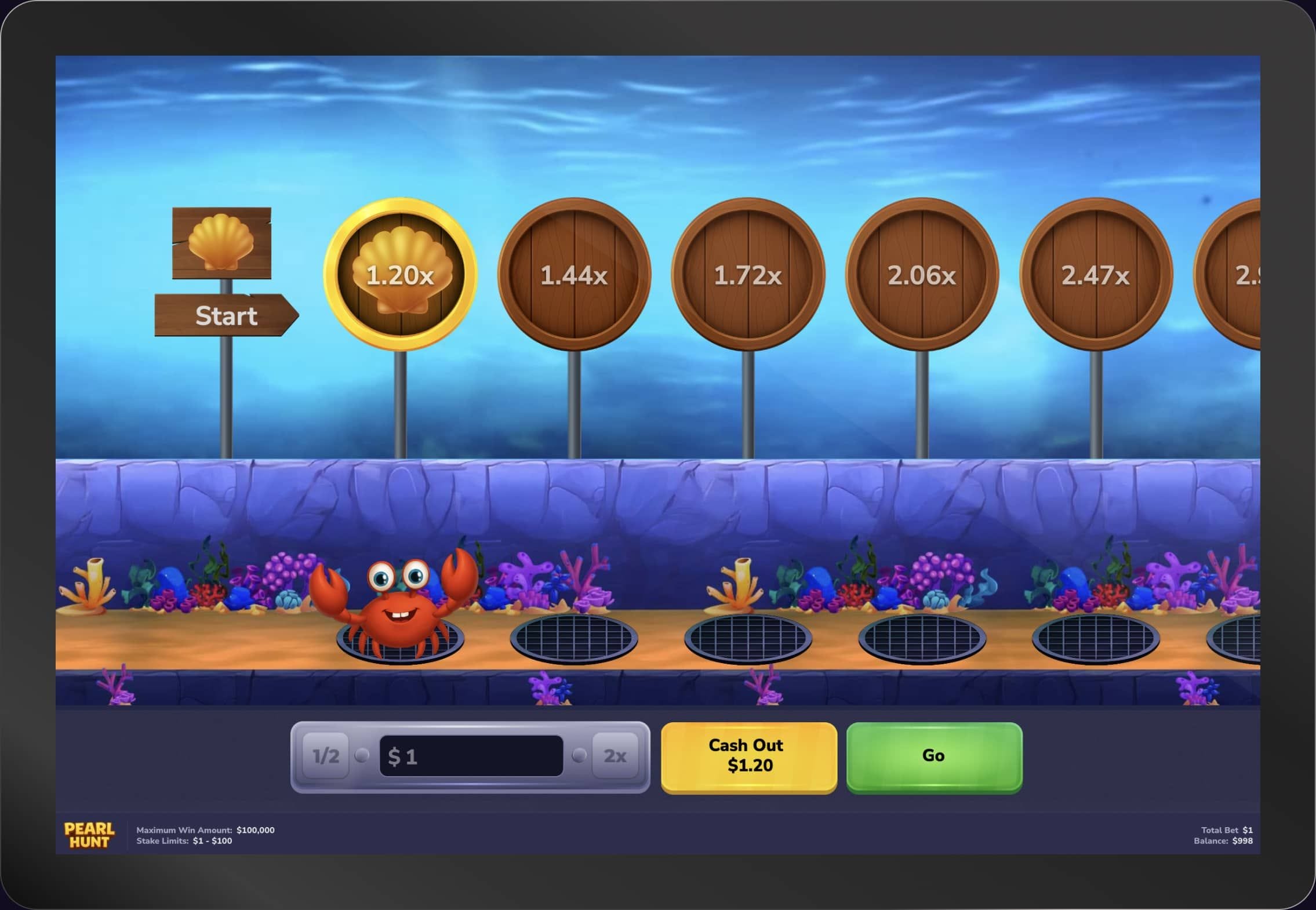
Task: Halve the bet with the 1/2 button
Action: [x=326, y=755]
